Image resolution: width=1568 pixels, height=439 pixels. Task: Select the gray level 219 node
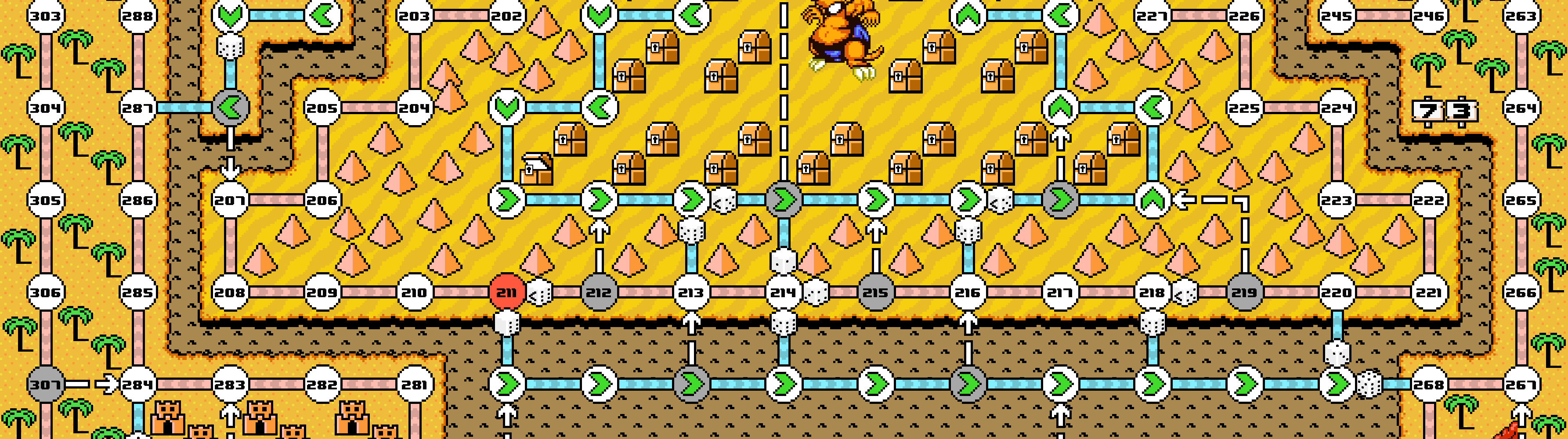[1244, 292]
